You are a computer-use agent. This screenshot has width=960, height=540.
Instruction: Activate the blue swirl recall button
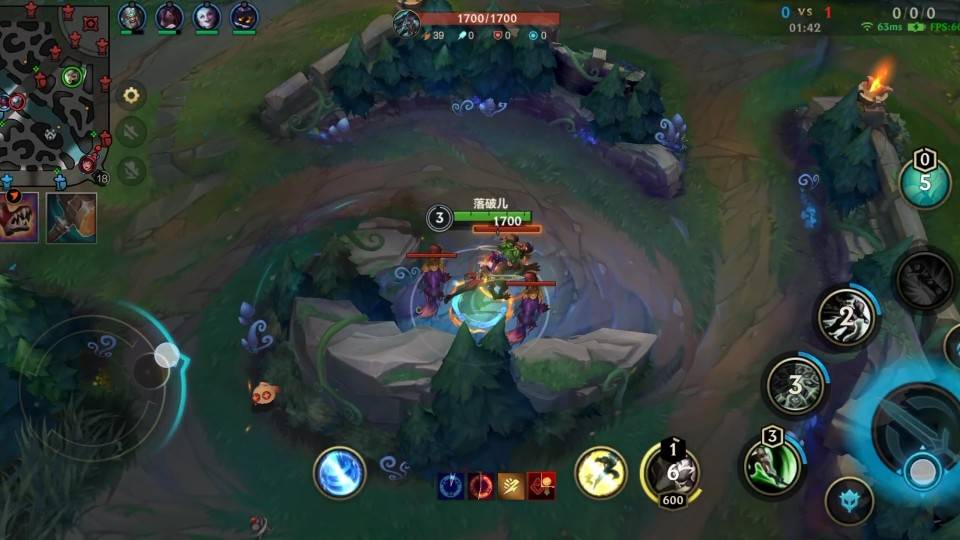[339, 473]
